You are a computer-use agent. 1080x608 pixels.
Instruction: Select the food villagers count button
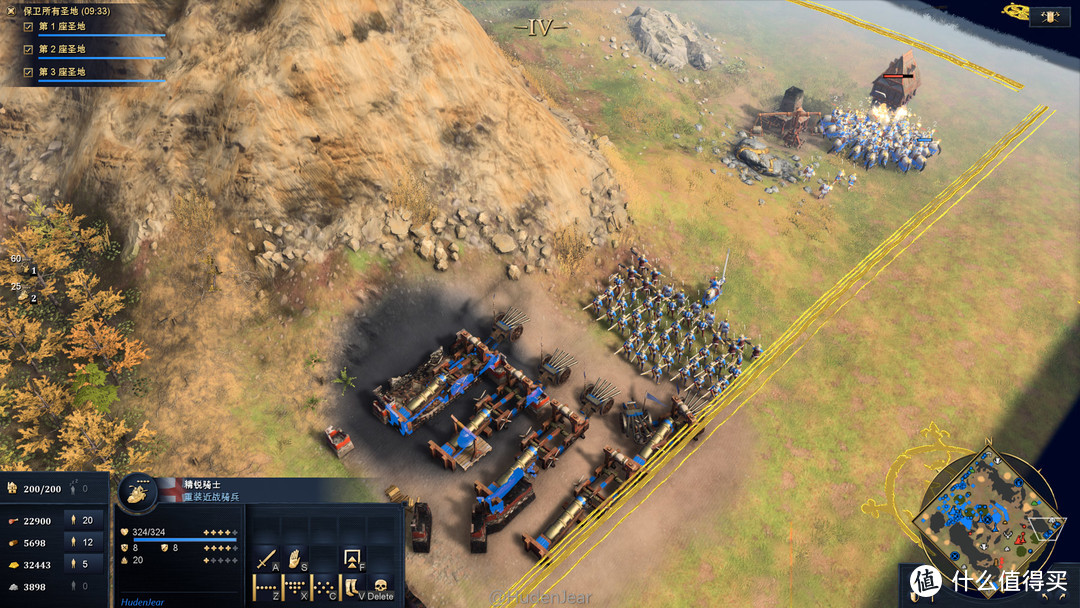pos(82,519)
